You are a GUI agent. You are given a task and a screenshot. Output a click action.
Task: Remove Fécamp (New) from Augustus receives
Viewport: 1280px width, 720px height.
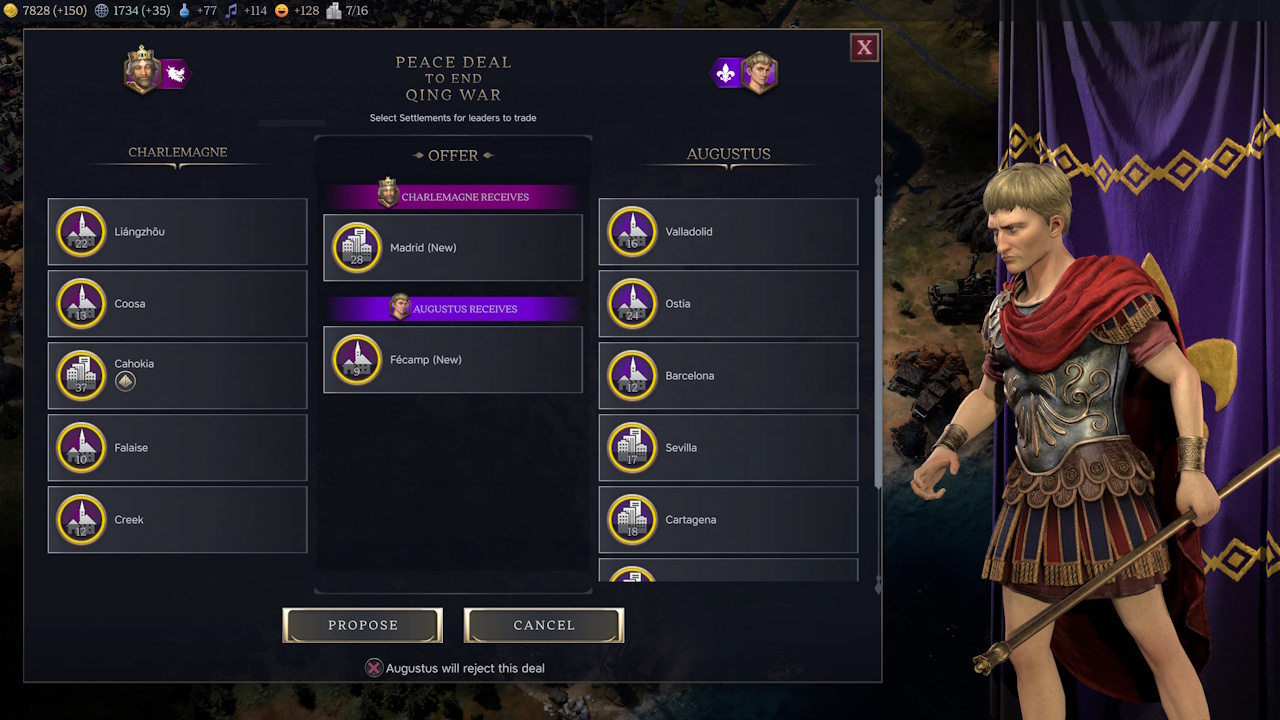click(452, 359)
